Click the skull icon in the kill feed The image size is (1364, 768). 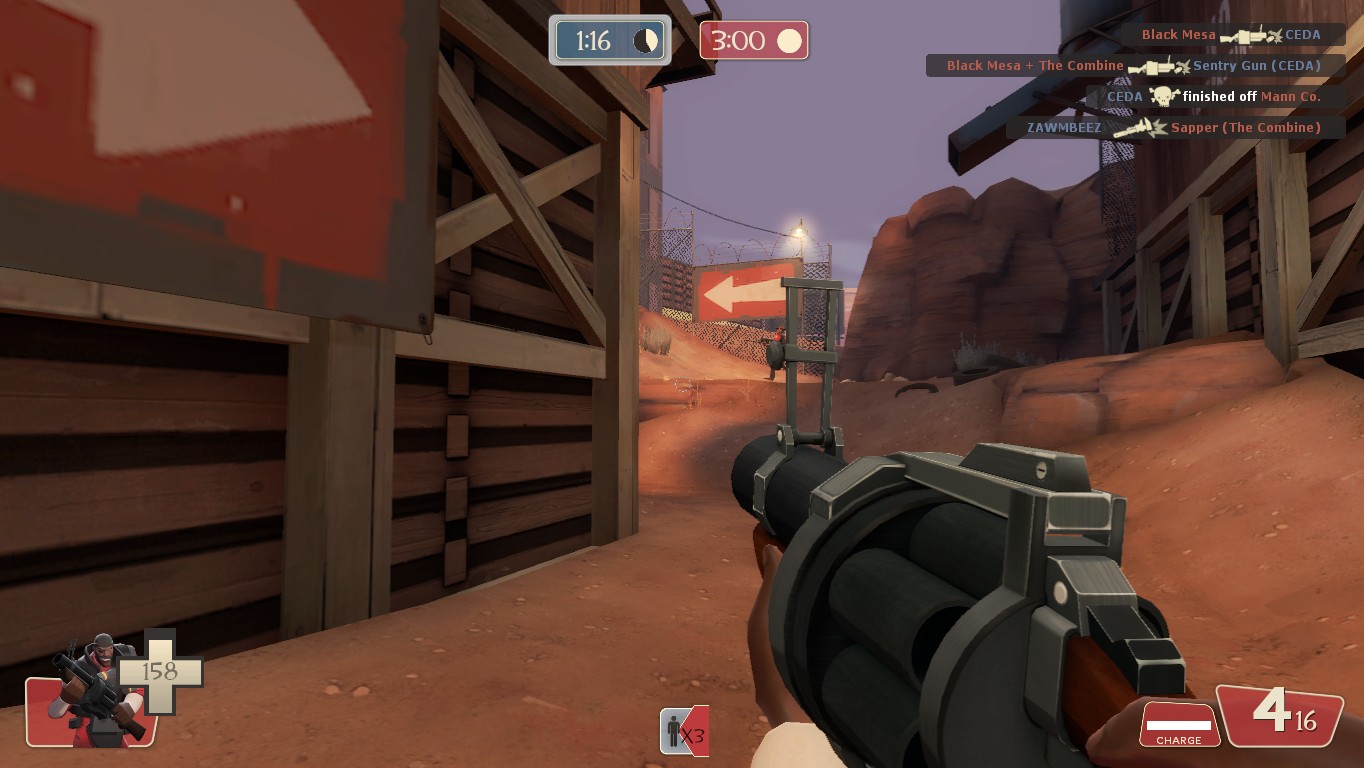pos(1163,96)
